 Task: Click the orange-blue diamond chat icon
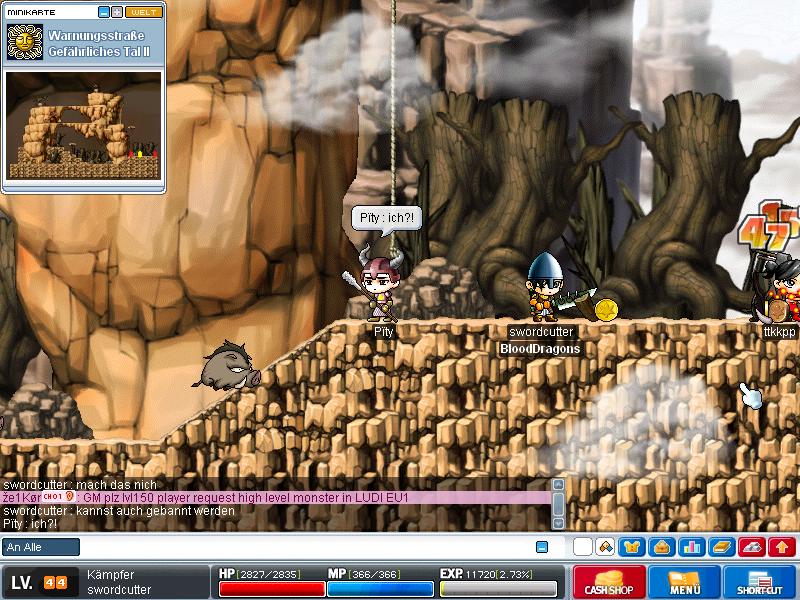(x=605, y=547)
